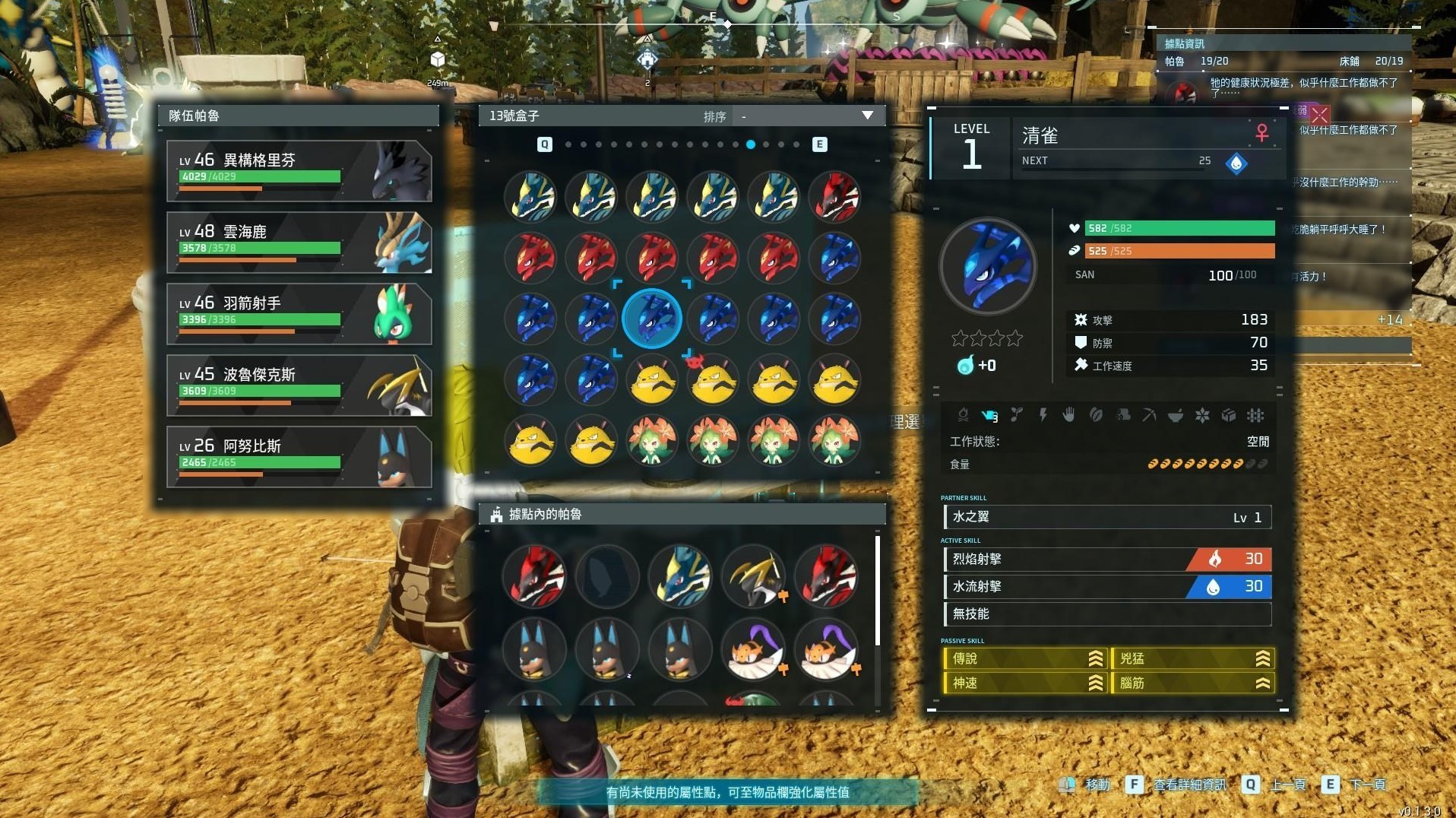This screenshot has width=1456, height=818.
Task: Click the scrollbar in 據點內的帕魯 panel
Action: (878, 591)
